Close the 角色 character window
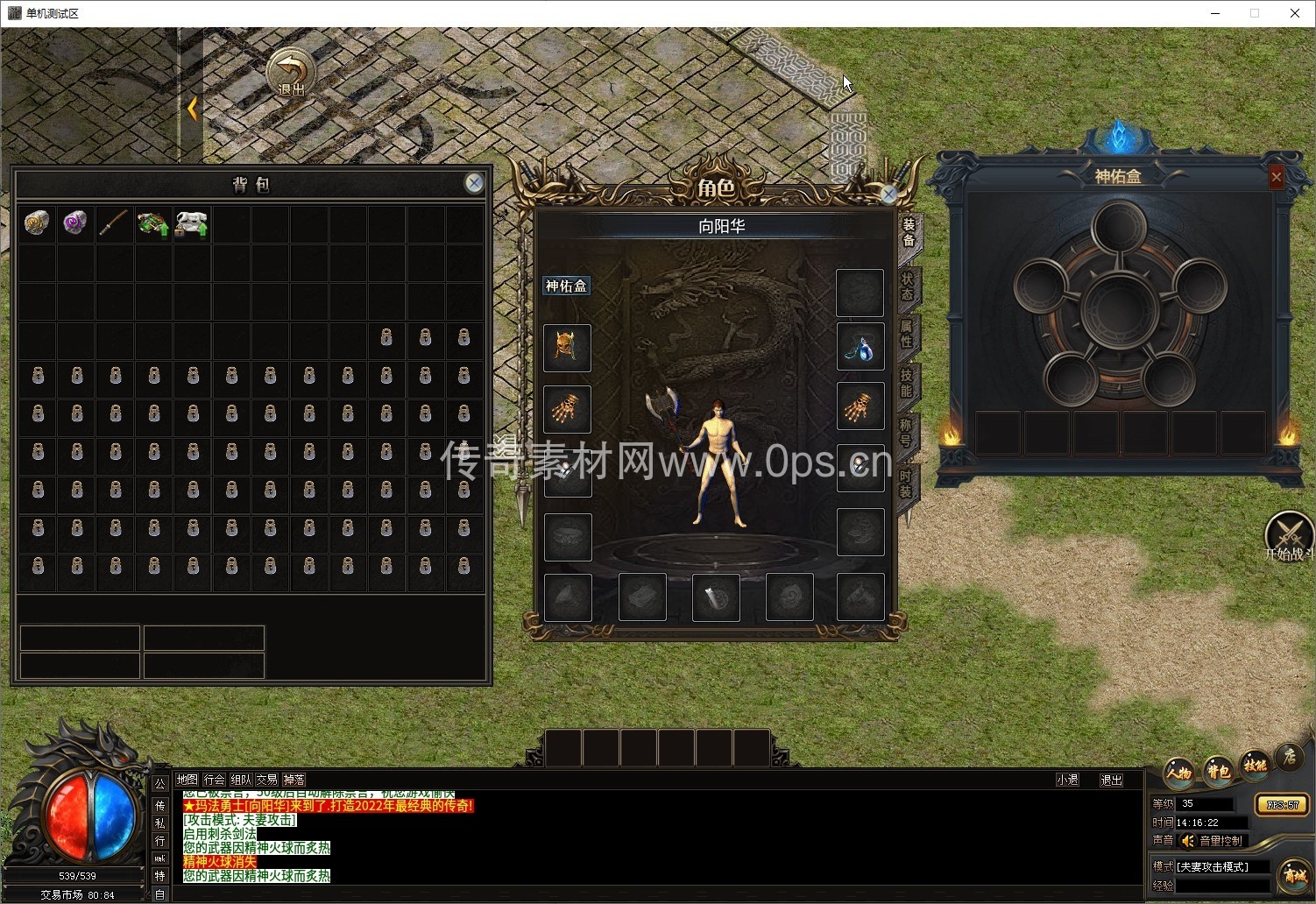The image size is (1316, 904). (x=888, y=194)
